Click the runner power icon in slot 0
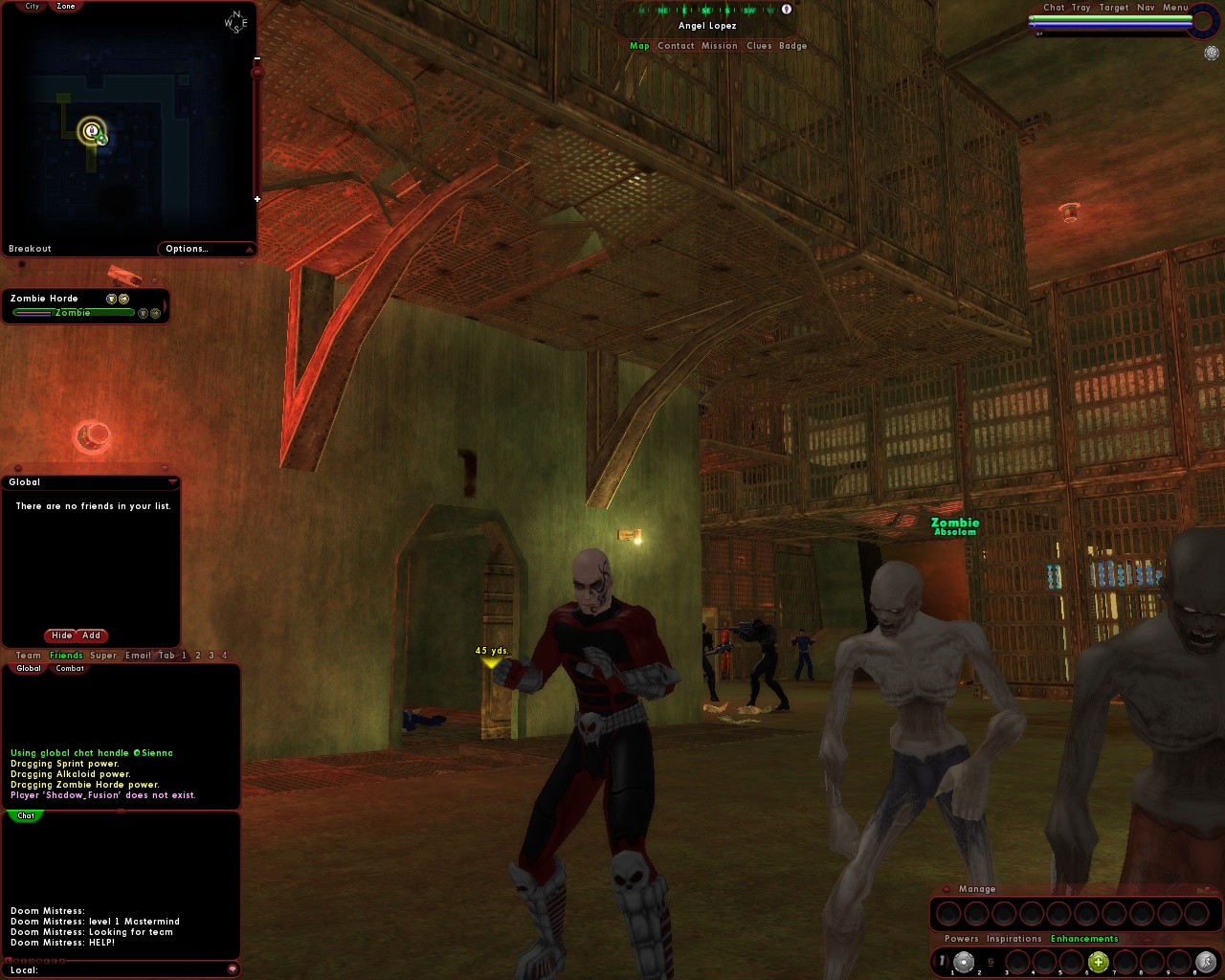The height and width of the screenshot is (980, 1225). click(x=1207, y=963)
